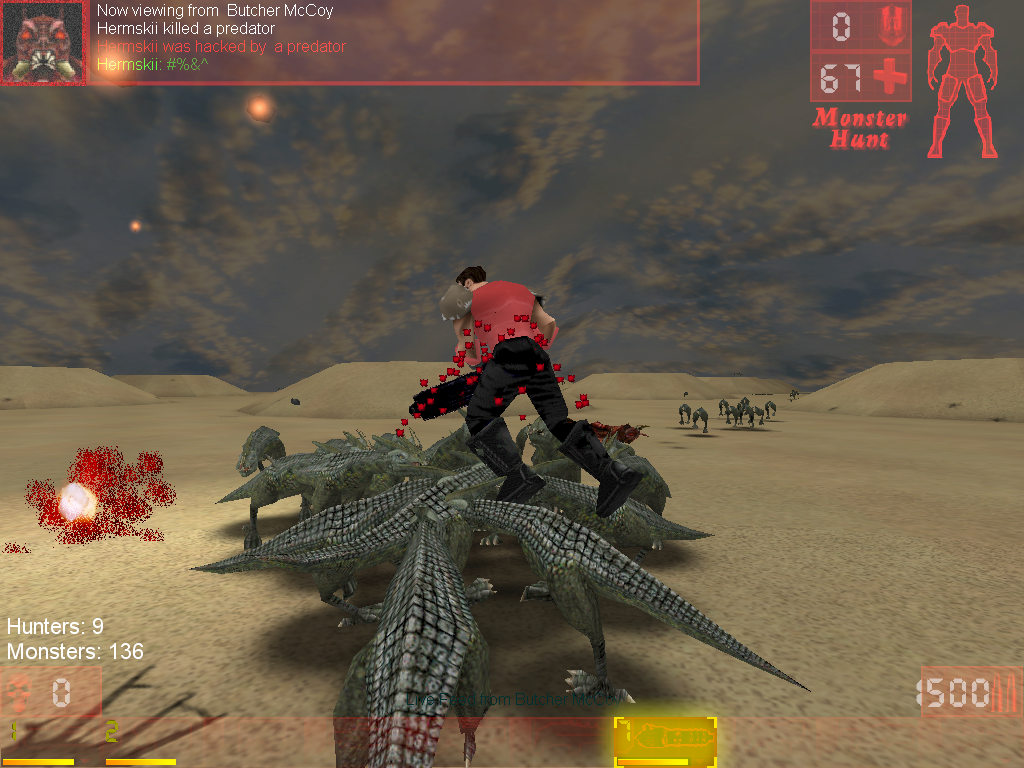Click the monster face portrait

pyautogui.click(x=43, y=42)
